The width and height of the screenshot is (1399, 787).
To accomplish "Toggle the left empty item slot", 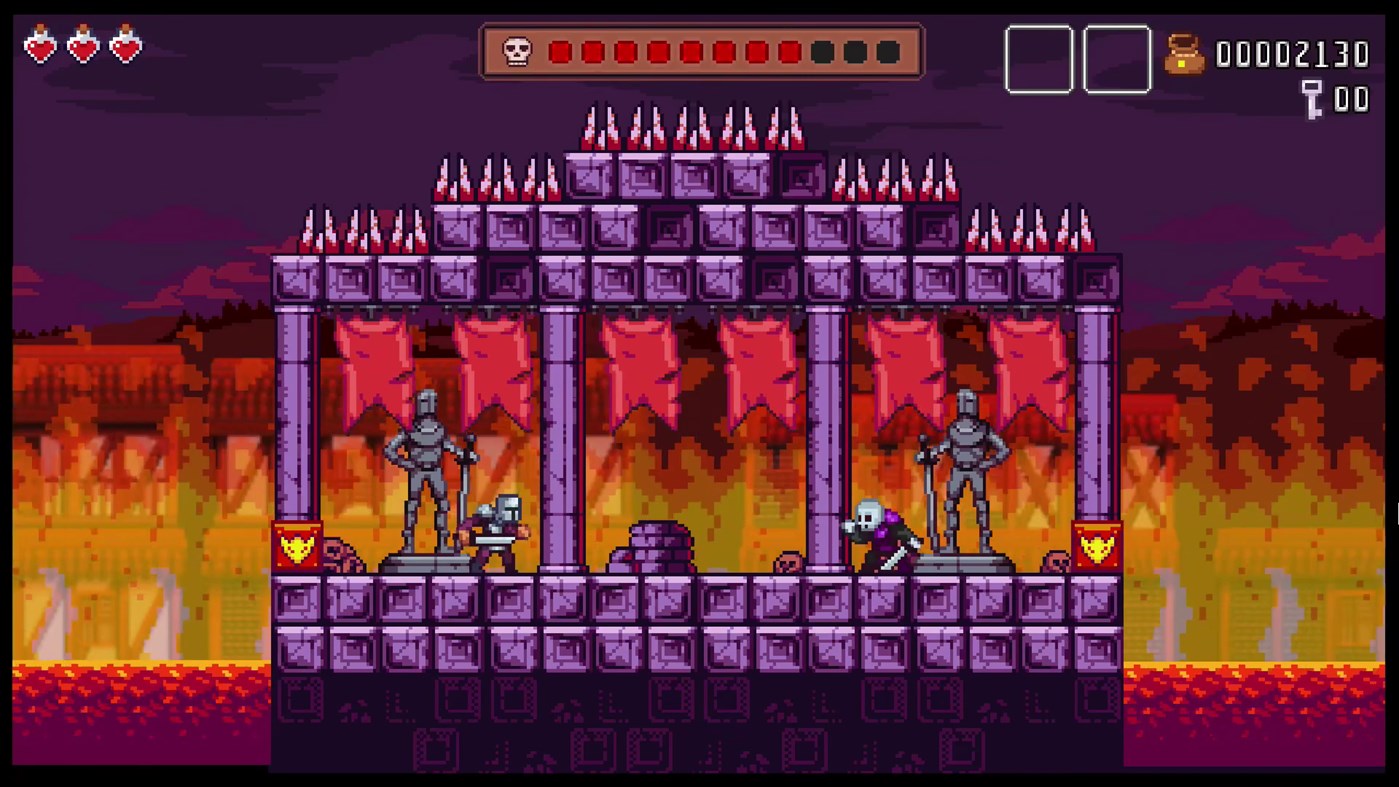I will pyautogui.click(x=1039, y=60).
